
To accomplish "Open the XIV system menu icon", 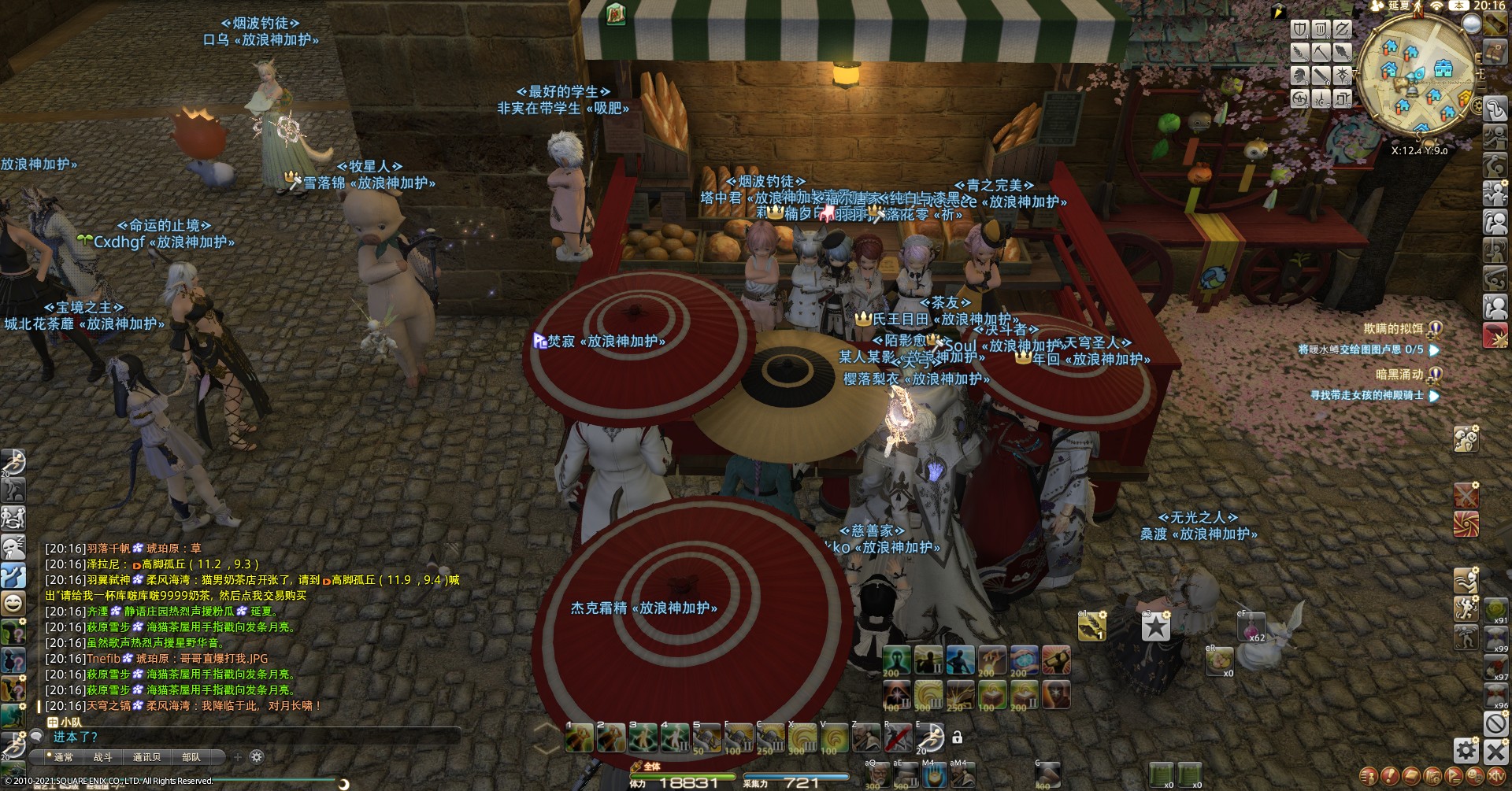I will pyautogui.click(x=1495, y=776).
